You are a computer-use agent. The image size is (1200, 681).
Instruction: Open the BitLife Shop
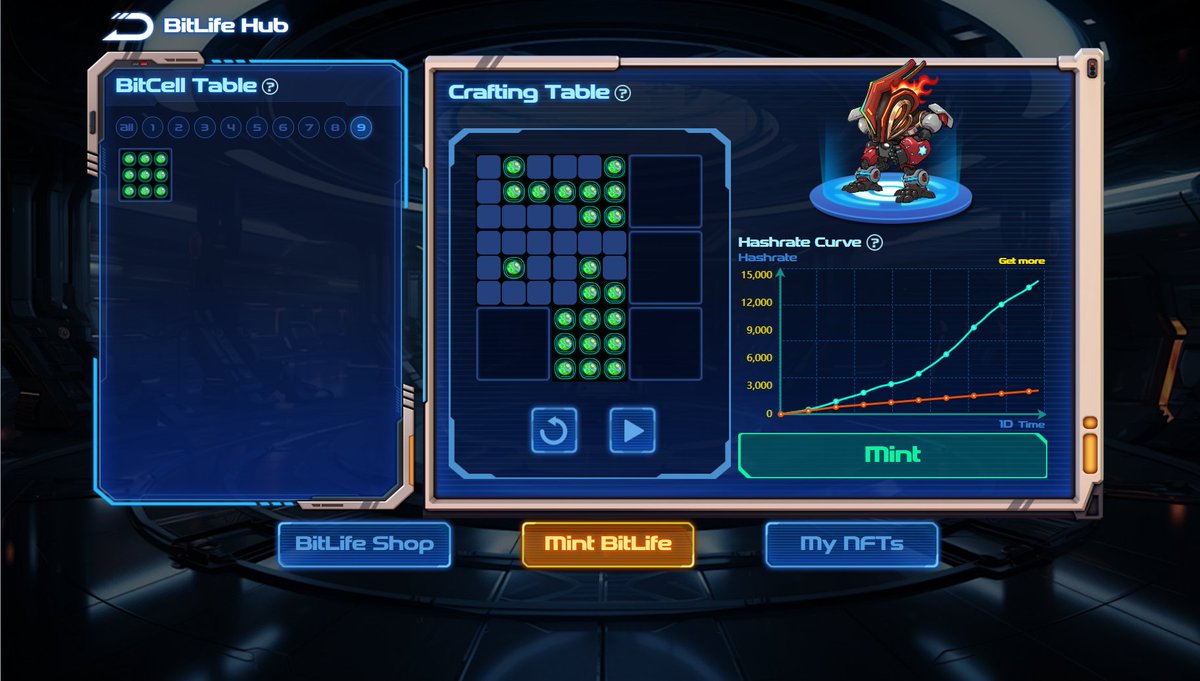point(364,545)
